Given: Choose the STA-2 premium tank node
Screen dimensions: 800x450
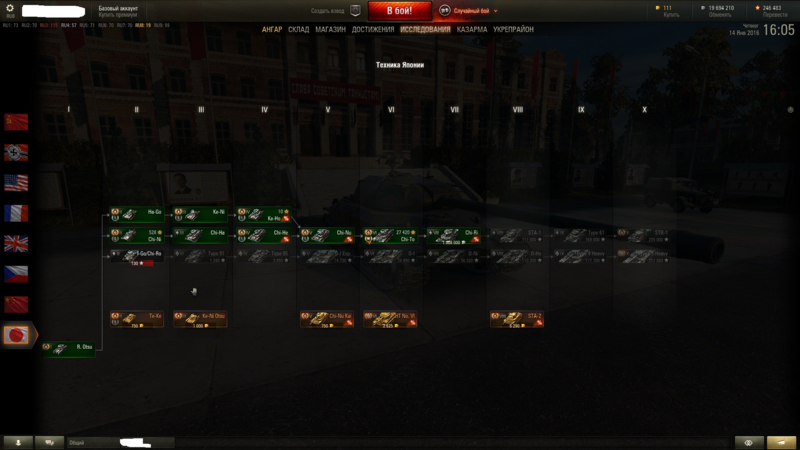Looking at the screenshot, I should pos(517,319).
